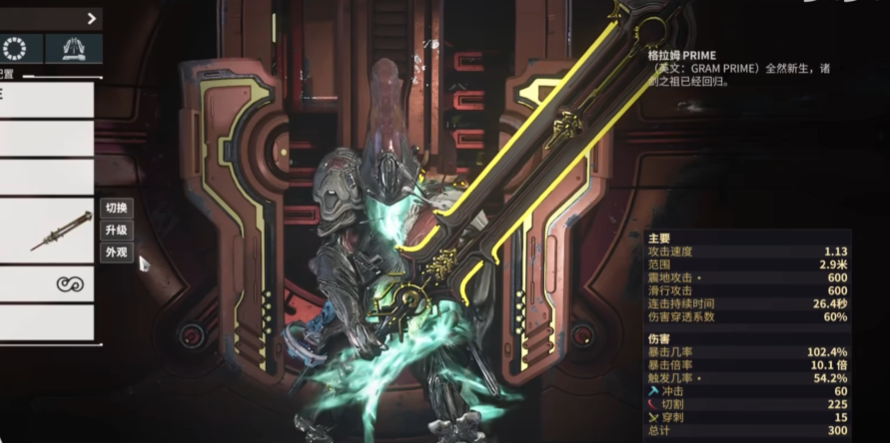
Task: Open the 外观 (appearance) options
Action: (116, 252)
